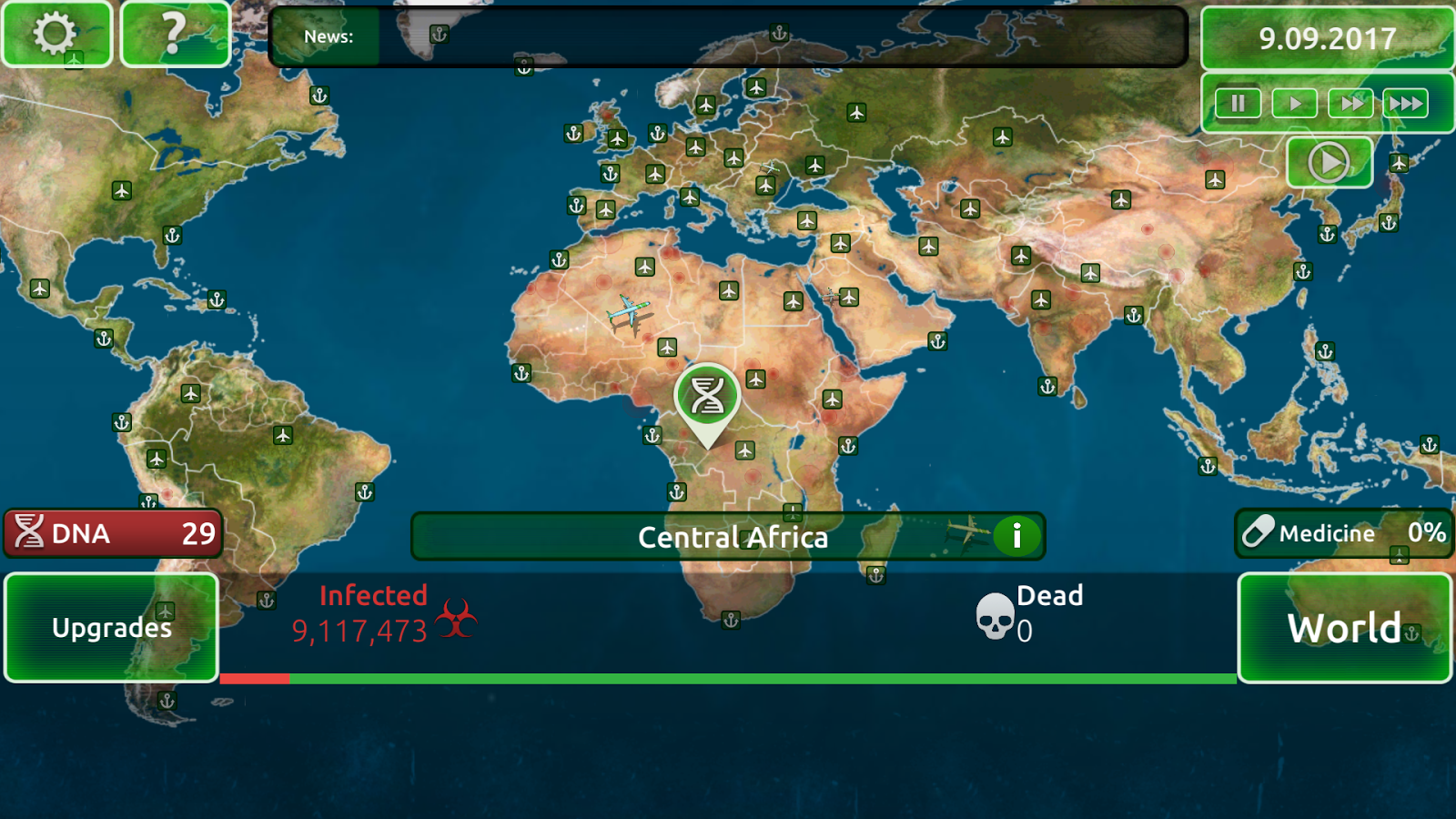
Task: Enable the fastest game speed
Action: (x=1405, y=103)
